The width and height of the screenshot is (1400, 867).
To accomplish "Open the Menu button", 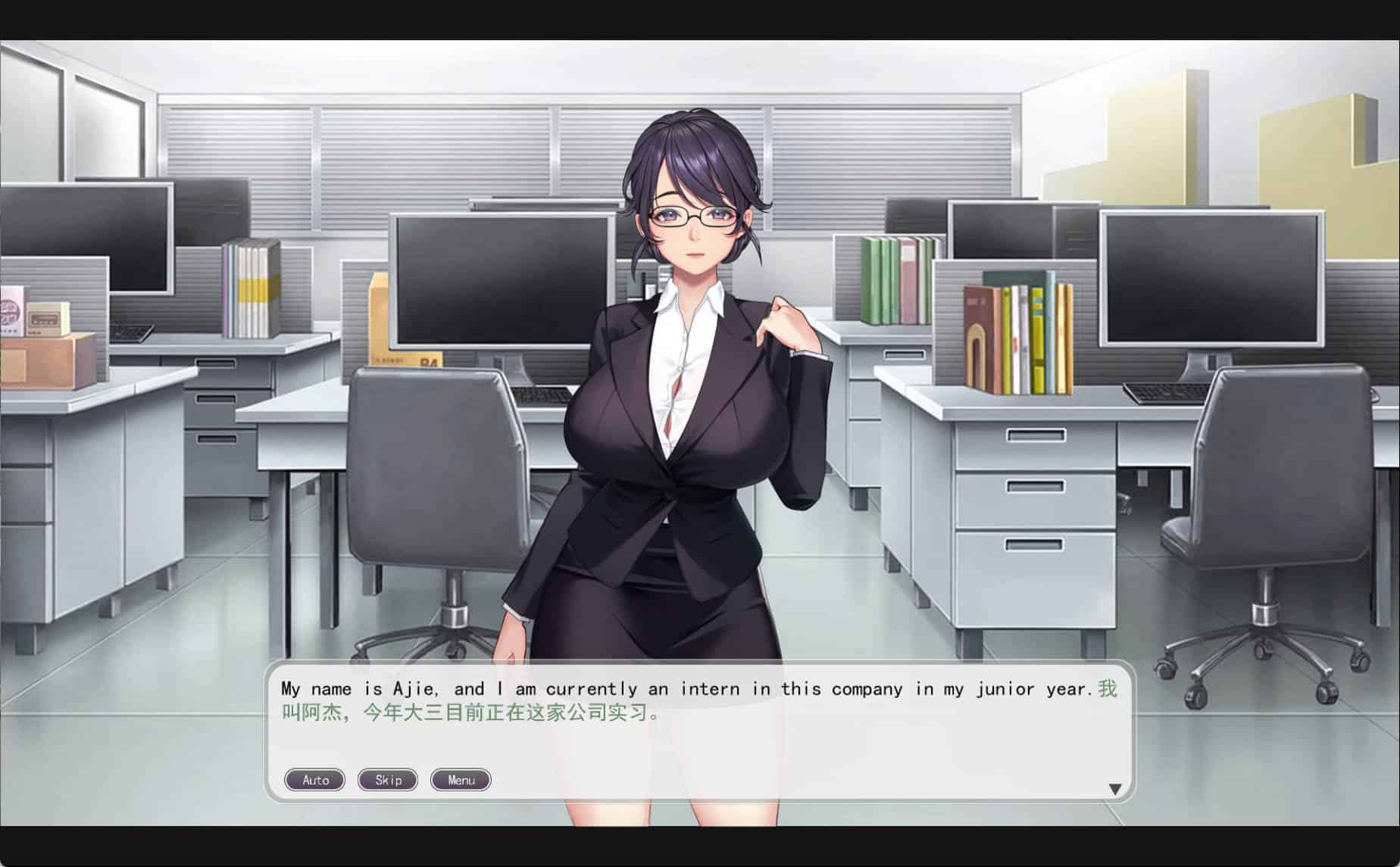I will pyautogui.click(x=461, y=780).
